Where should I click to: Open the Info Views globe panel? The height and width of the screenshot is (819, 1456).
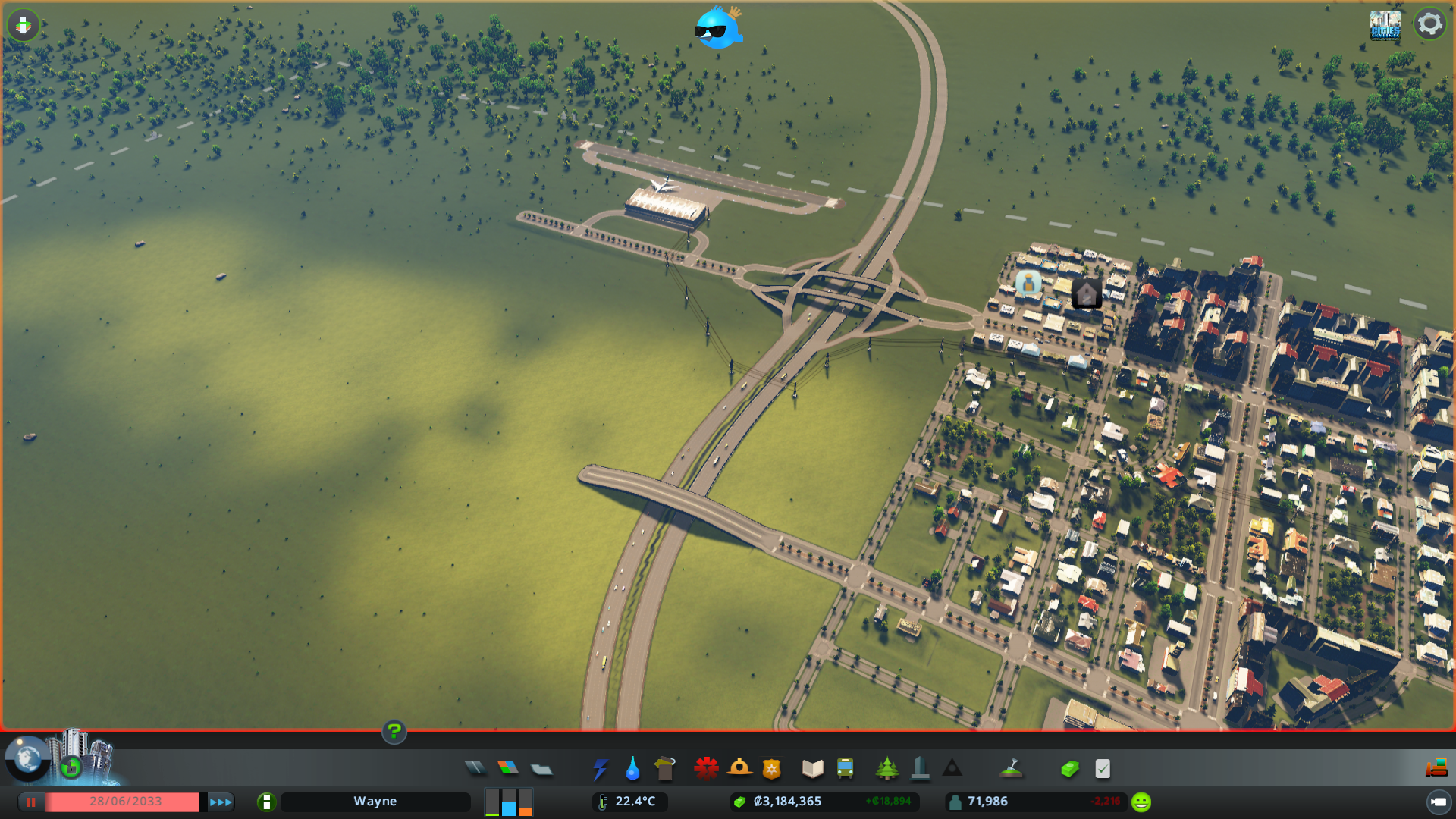pos(27,757)
